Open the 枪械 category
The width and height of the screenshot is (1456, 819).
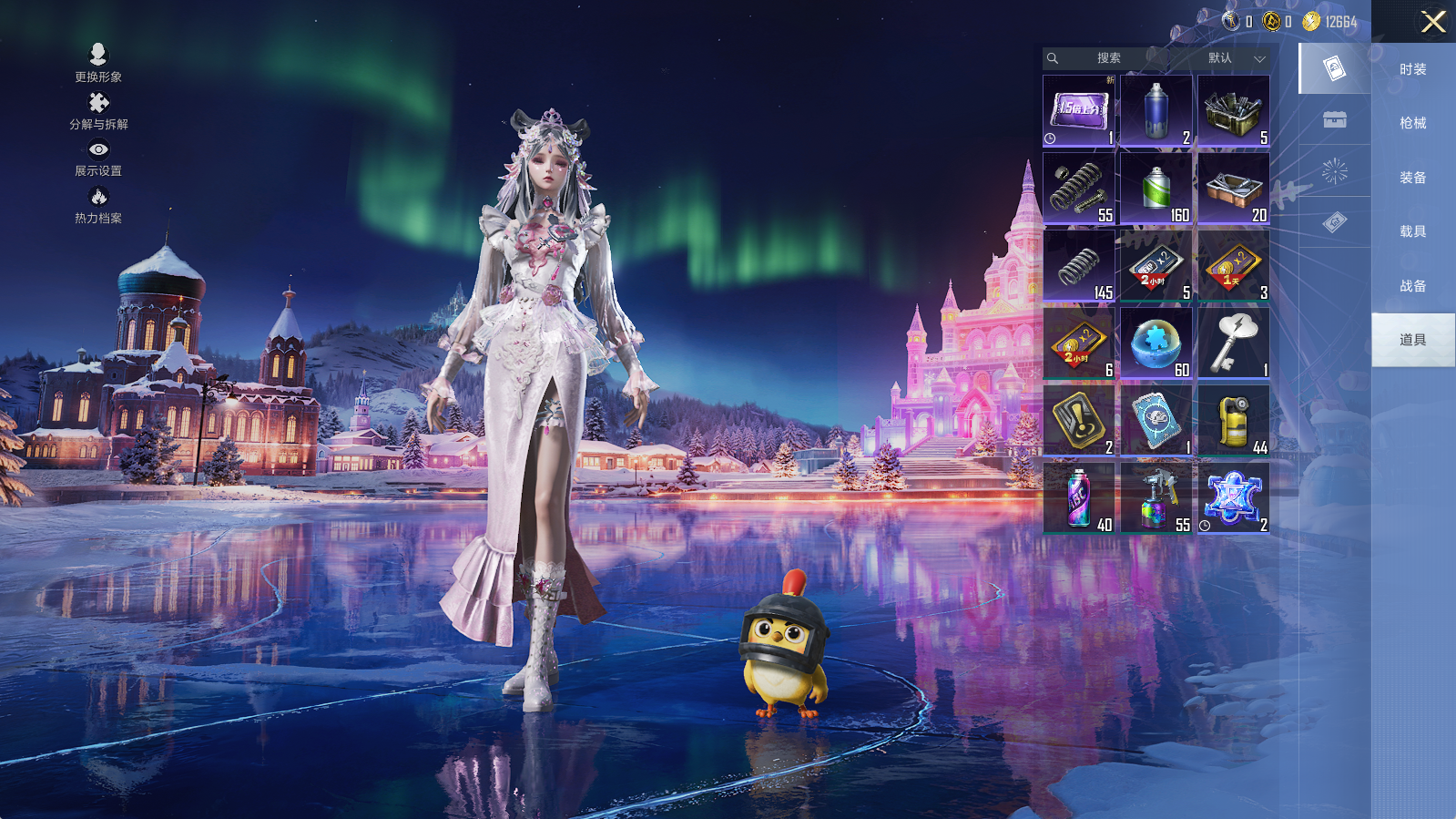click(1412, 123)
